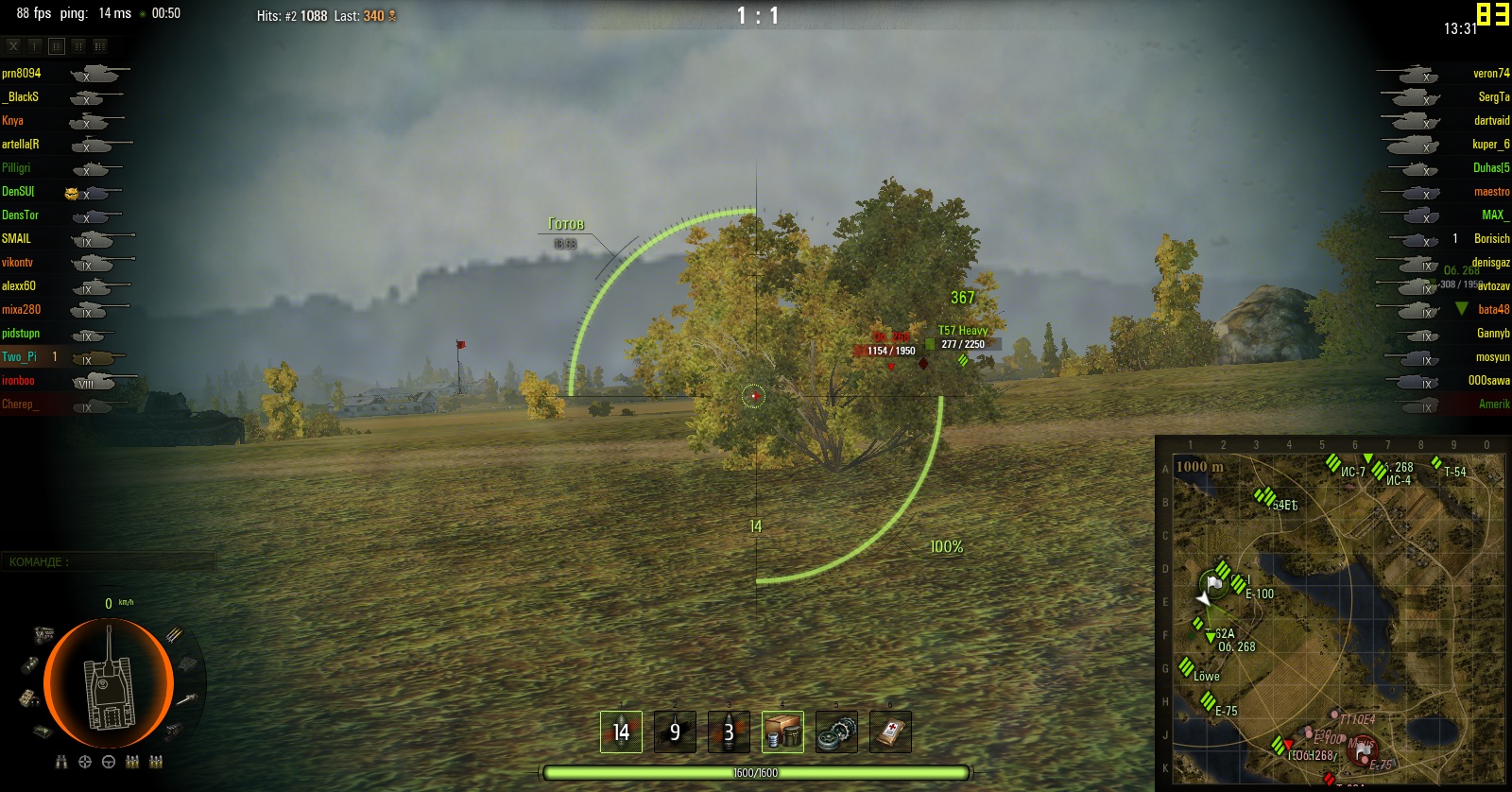Pick enemy player veron74 from the list

click(x=1490, y=73)
